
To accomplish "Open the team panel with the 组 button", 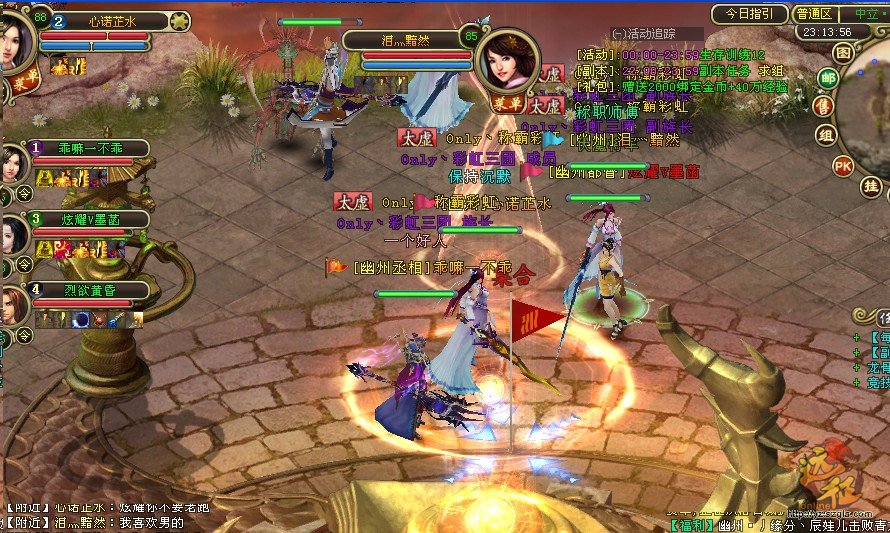I will coord(826,135).
